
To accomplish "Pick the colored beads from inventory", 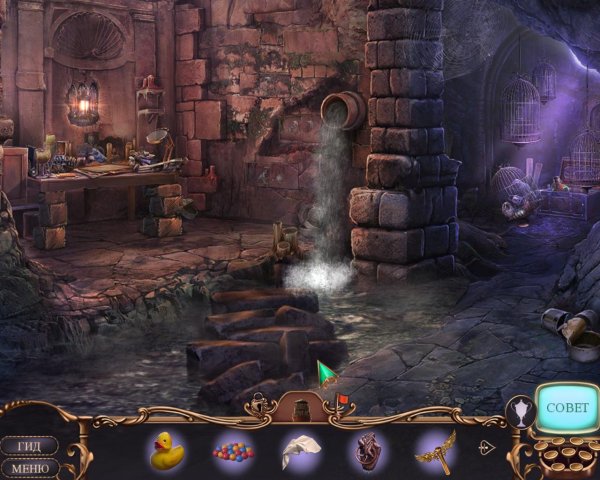I will [232, 451].
